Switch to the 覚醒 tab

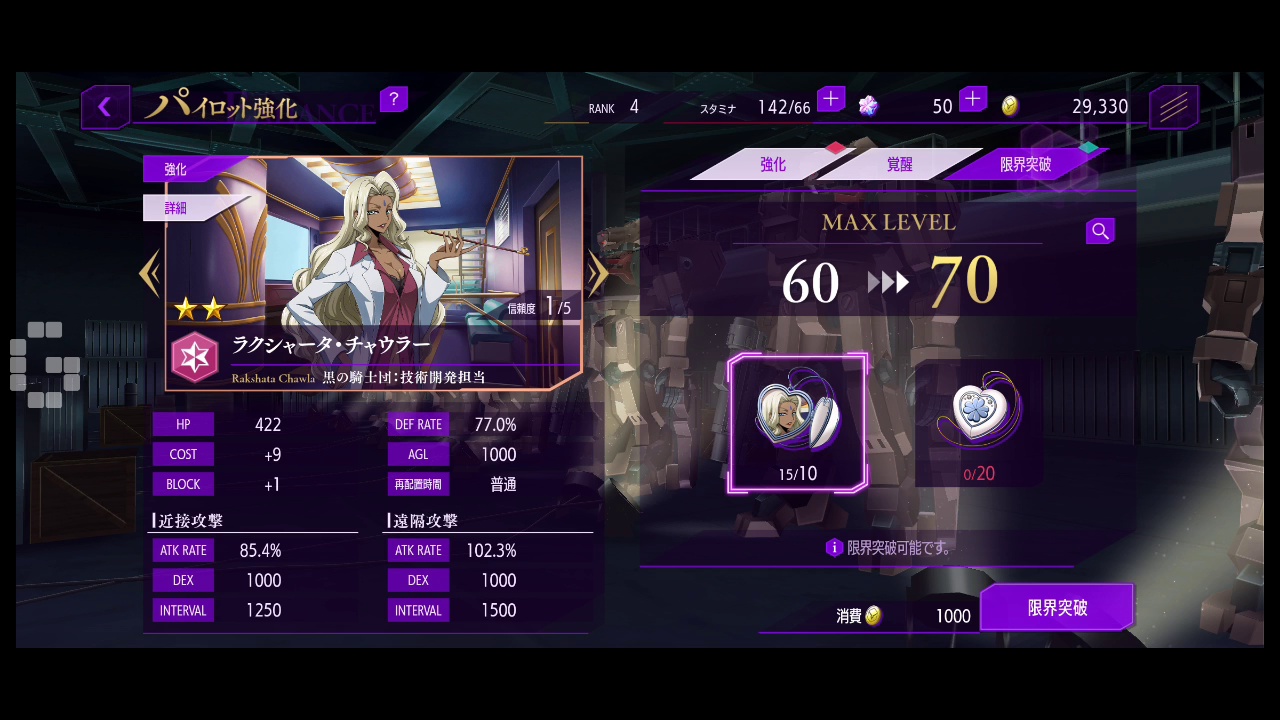point(899,165)
